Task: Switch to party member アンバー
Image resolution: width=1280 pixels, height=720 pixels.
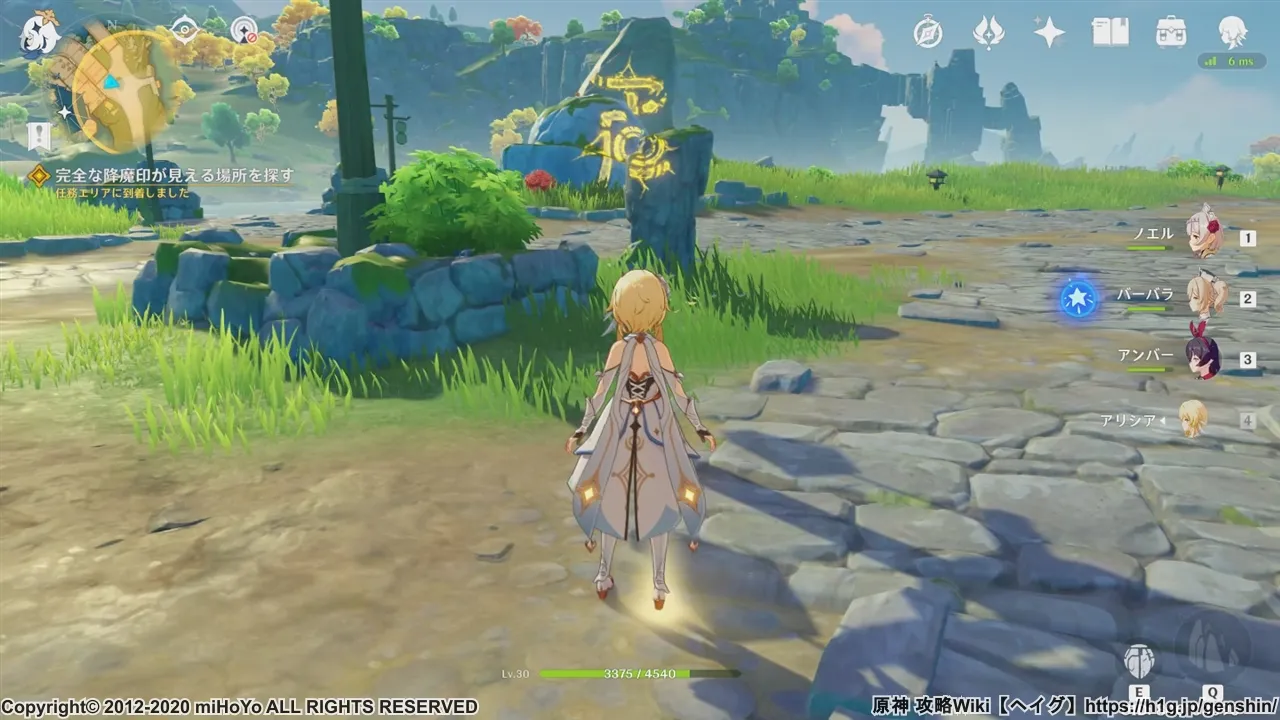Action: pos(1204,358)
